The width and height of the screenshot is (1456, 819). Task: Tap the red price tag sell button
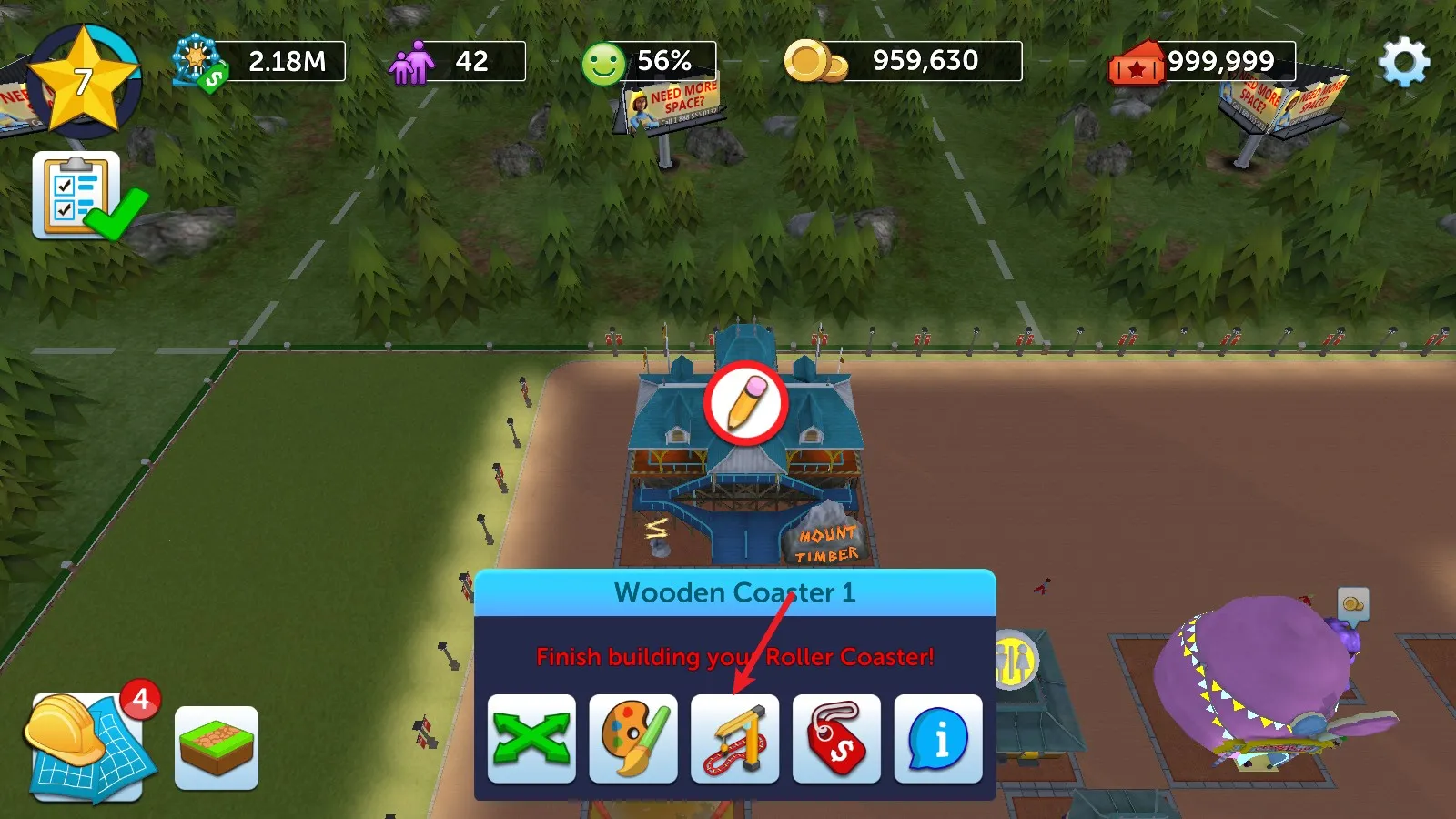click(836, 739)
